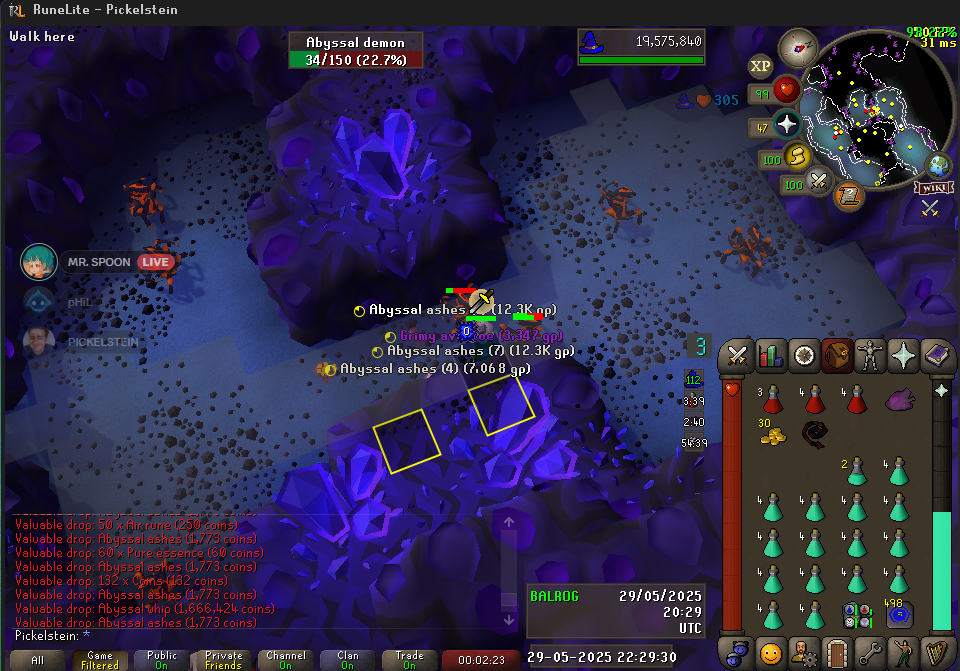Screen dimensions: 960x671
Task: Toggle run energy orb
Action: [x=797, y=157]
